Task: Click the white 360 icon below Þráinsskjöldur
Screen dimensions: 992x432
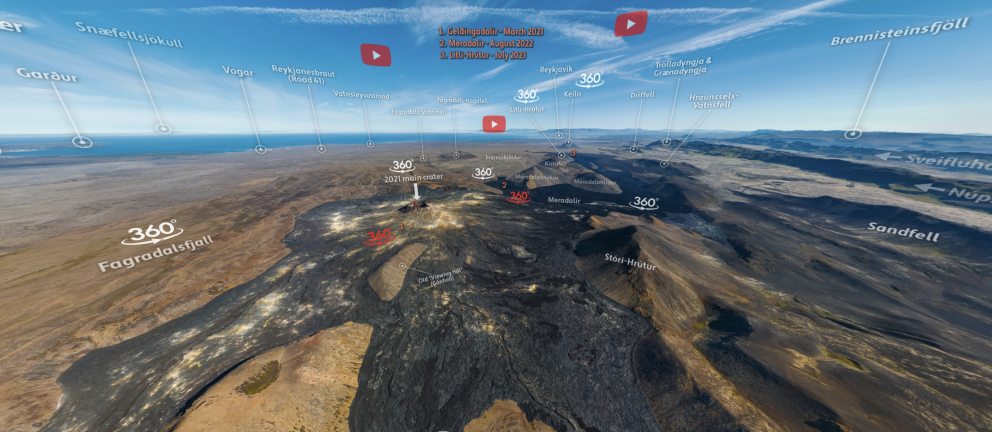Action: point(483,173)
